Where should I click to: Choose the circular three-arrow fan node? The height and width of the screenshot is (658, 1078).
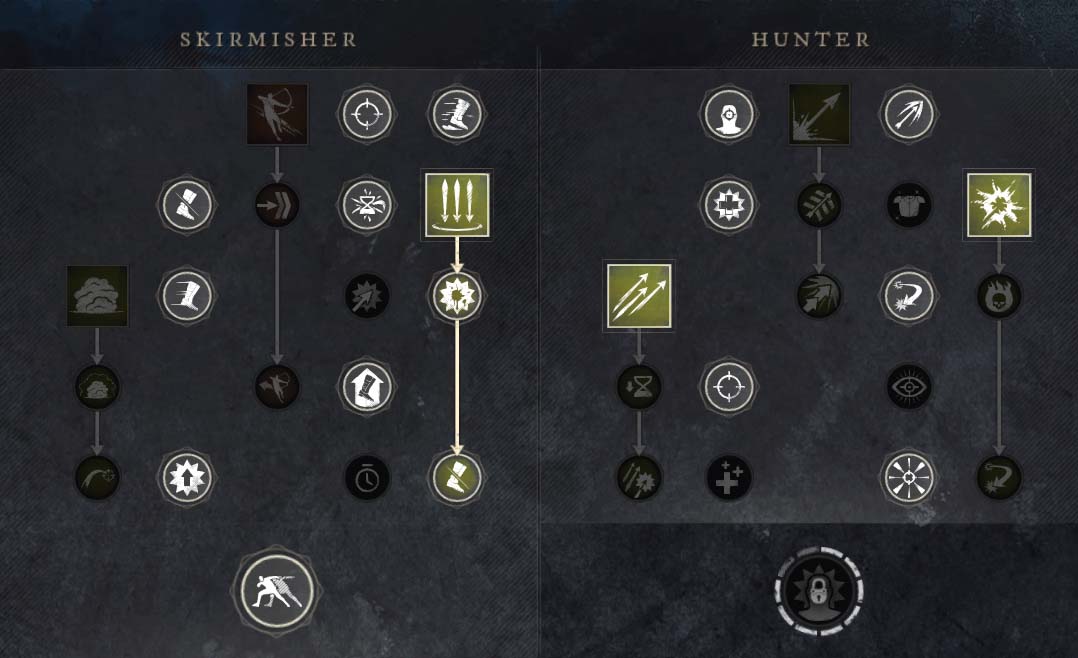[909, 114]
